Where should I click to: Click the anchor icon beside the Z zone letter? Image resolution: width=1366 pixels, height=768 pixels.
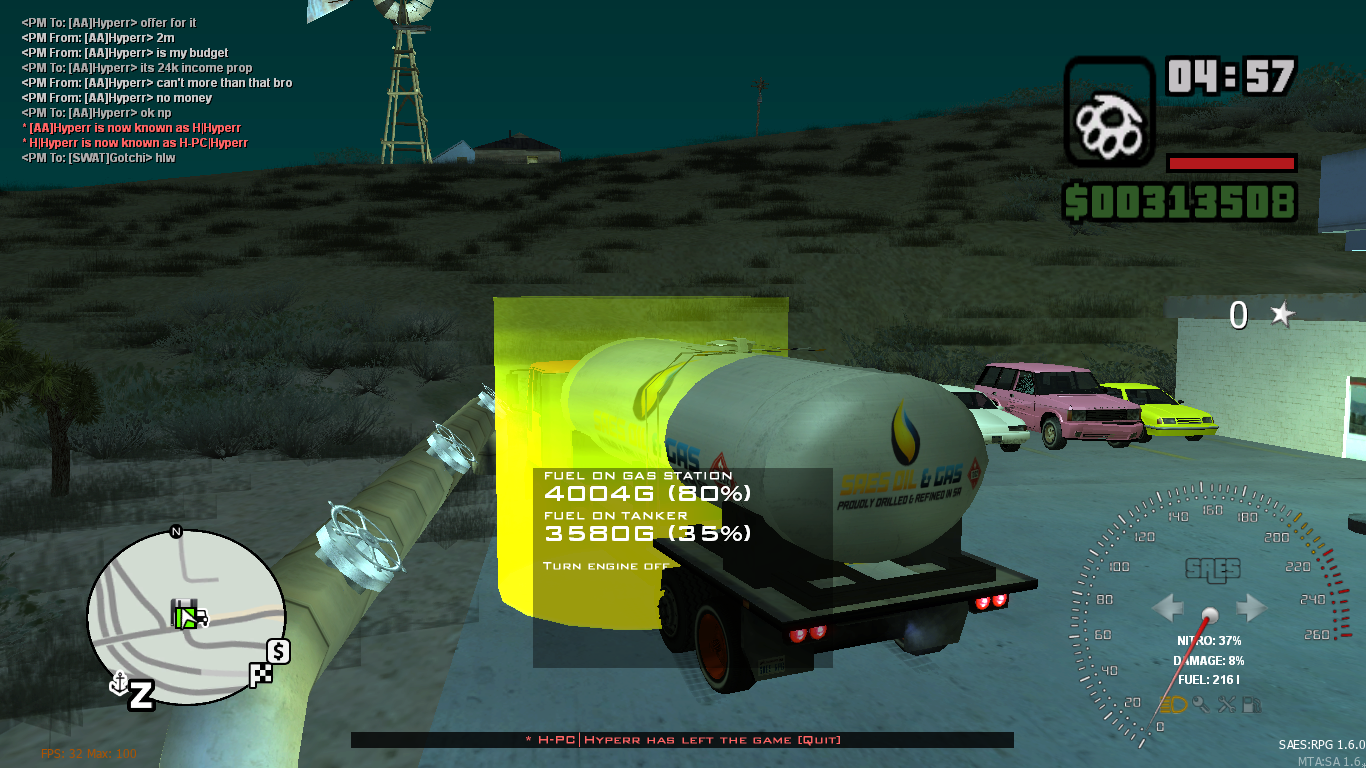coord(119,682)
